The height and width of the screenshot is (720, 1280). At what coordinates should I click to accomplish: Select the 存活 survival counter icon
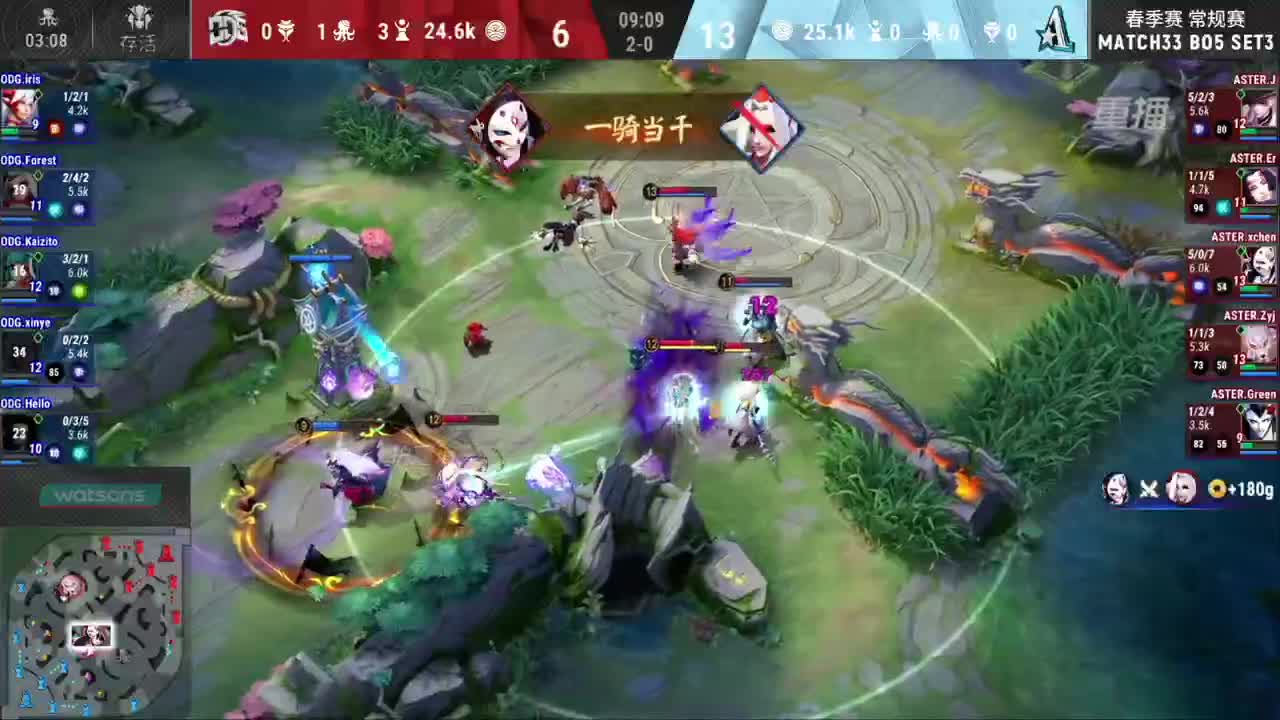tap(139, 22)
